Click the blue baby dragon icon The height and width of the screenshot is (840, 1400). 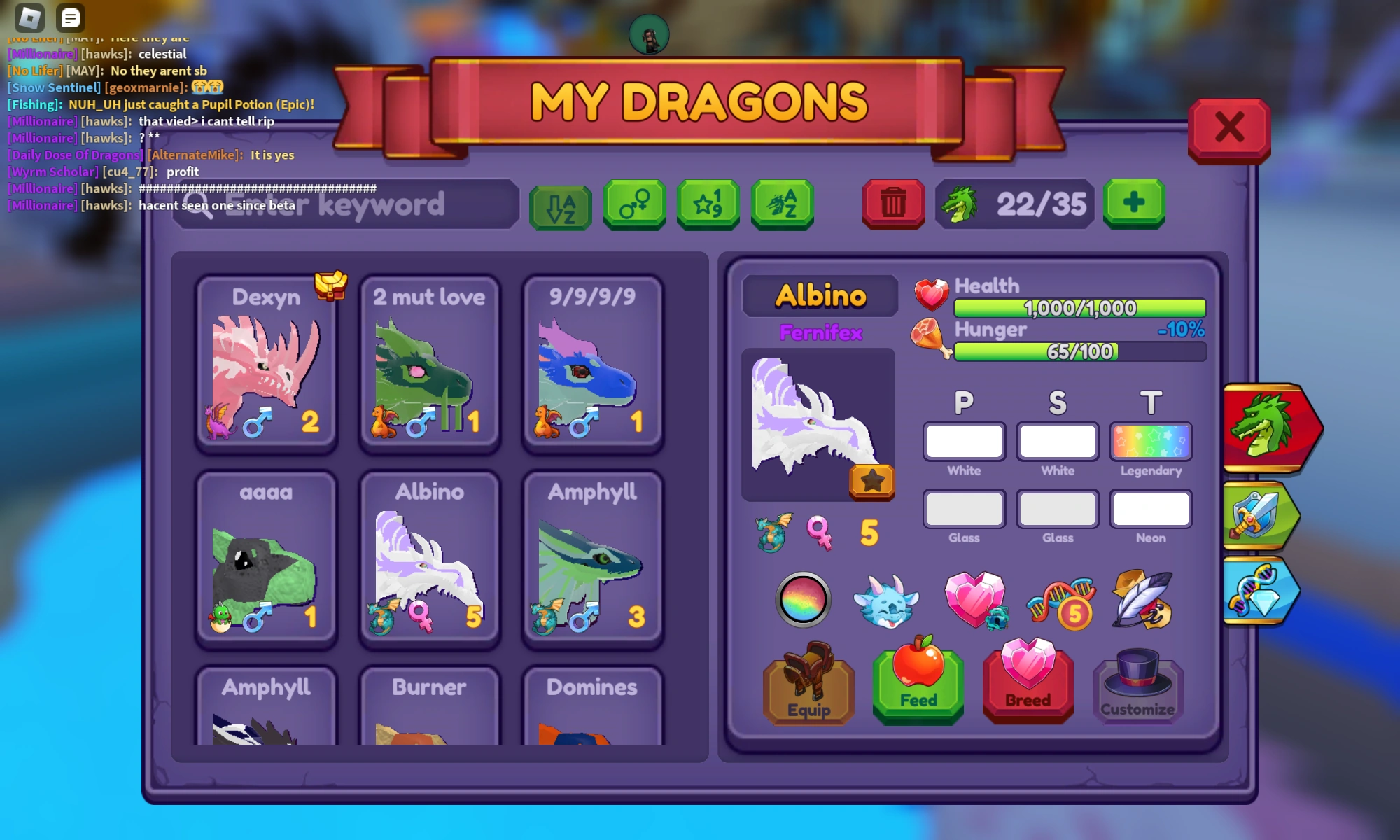(888, 601)
